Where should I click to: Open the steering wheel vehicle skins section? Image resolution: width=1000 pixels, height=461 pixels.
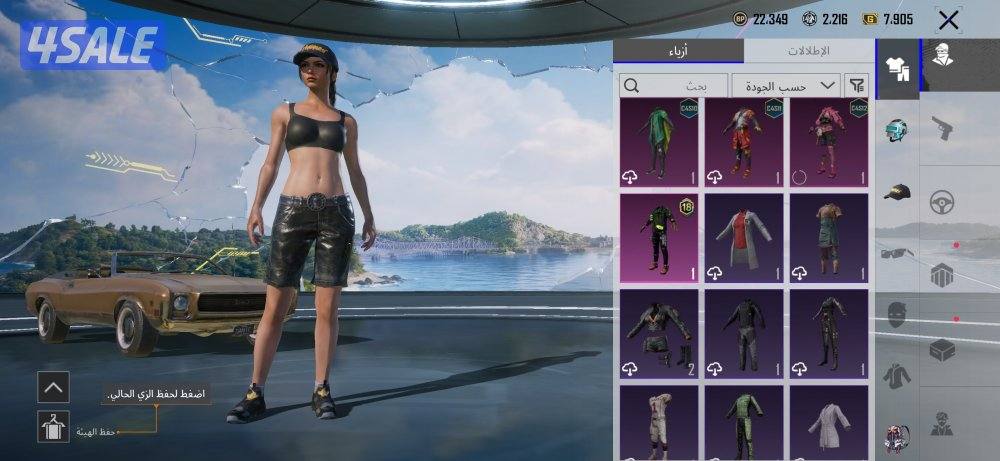(x=942, y=202)
